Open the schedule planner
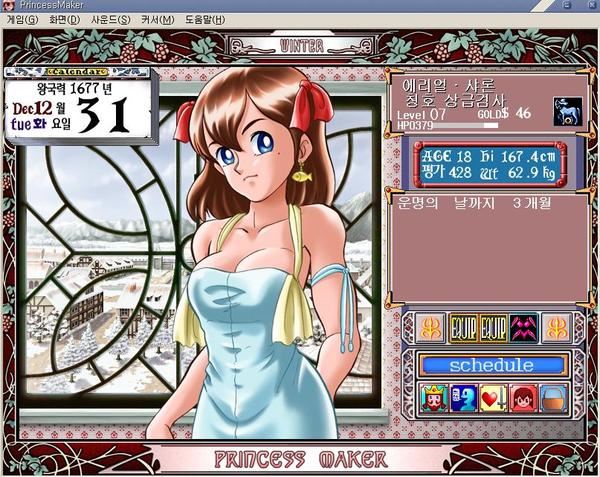 pyautogui.click(x=491, y=365)
